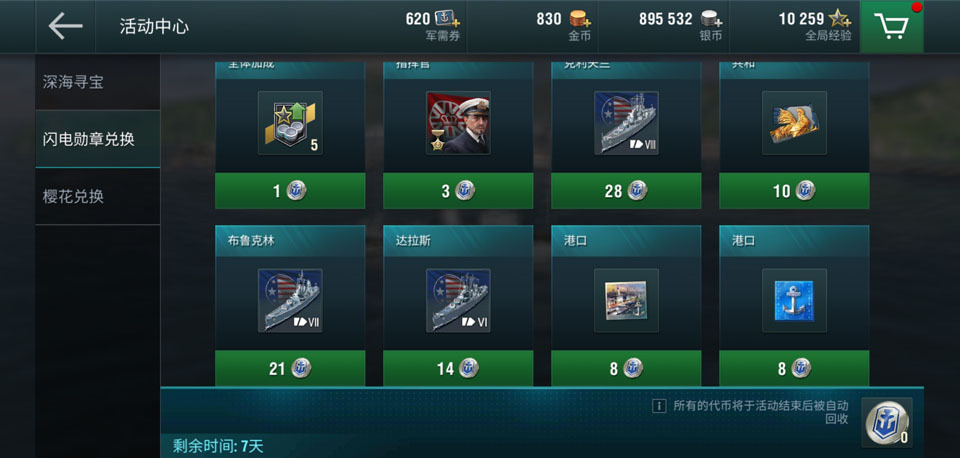Switch to the 深海寻宝 tab
The width and height of the screenshot is (960, 458).
tap(98, 82)
